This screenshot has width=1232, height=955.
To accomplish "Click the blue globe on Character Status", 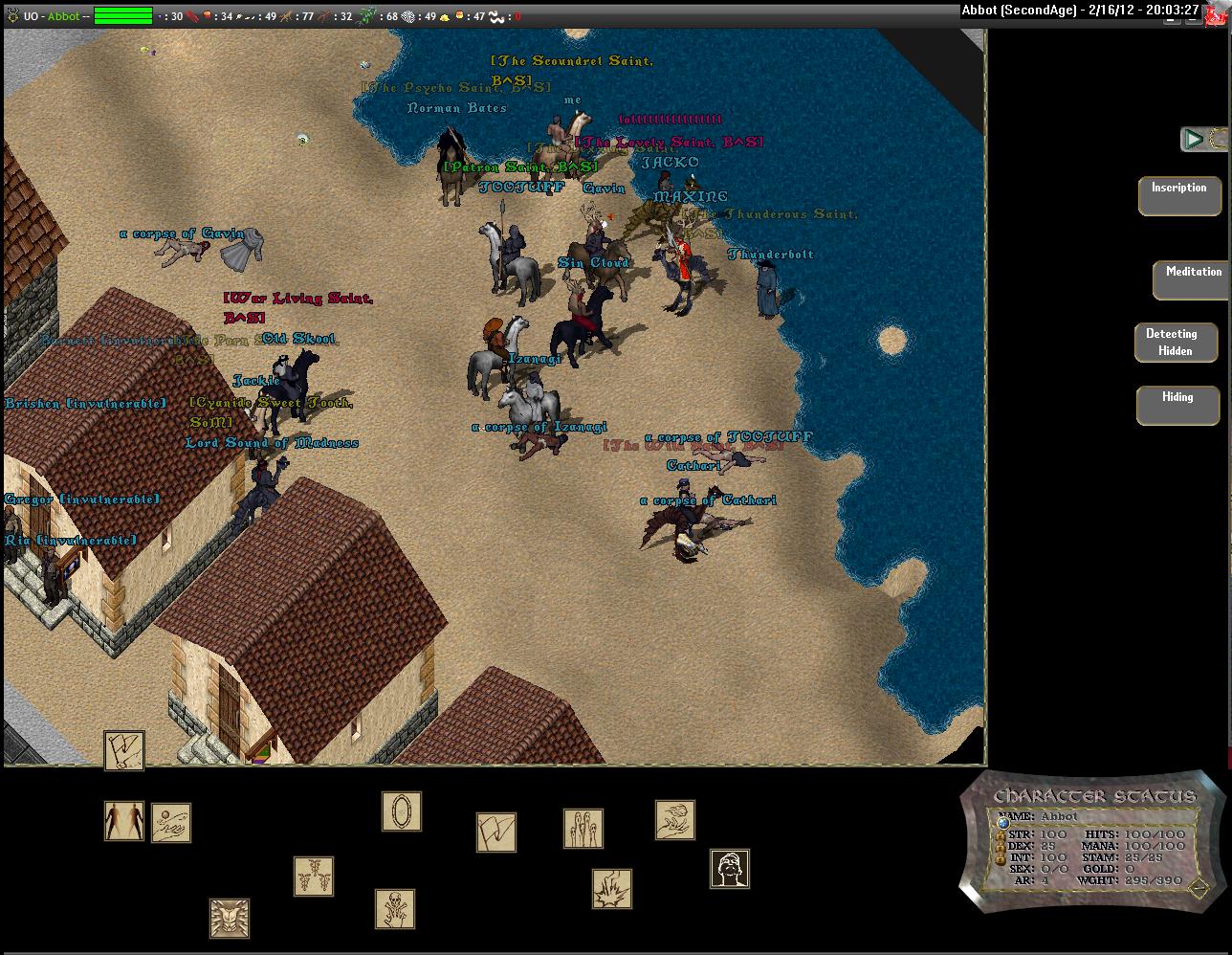I will tap(1003, 823).
